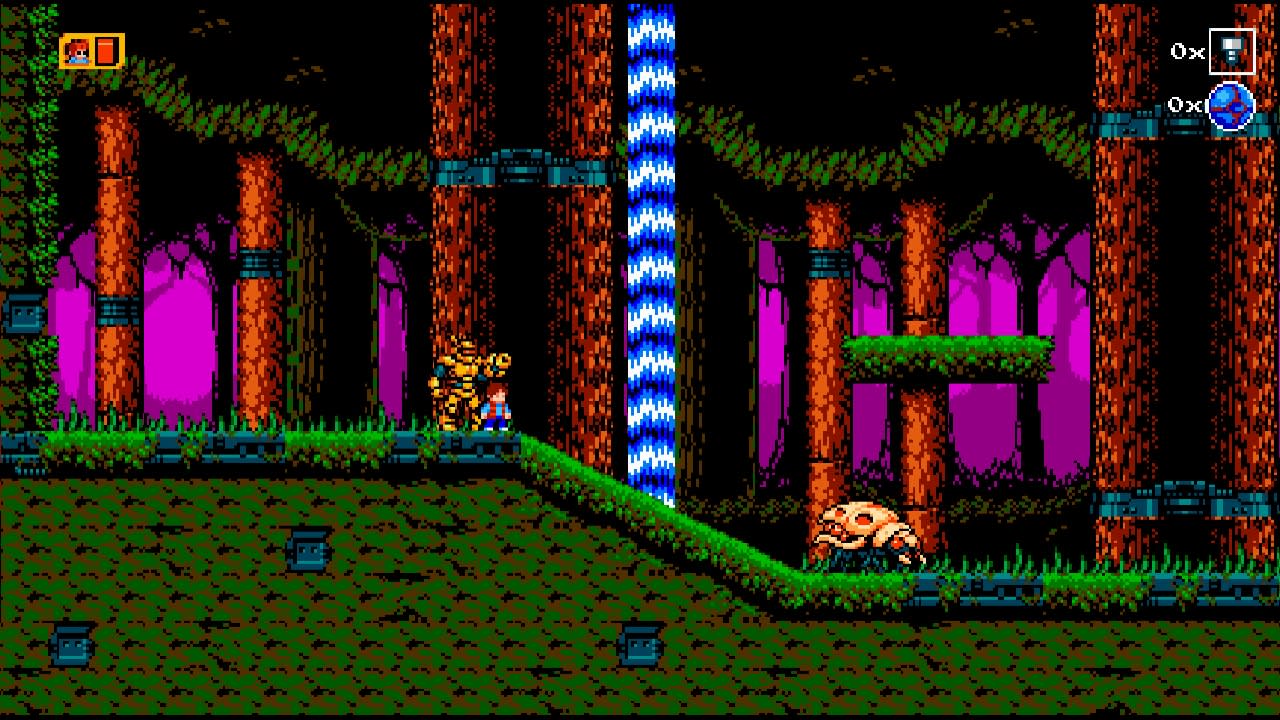Select the golden armored statue sprite
The width and height of the screenshot is (1280, 720).
(x=462, y=390)
